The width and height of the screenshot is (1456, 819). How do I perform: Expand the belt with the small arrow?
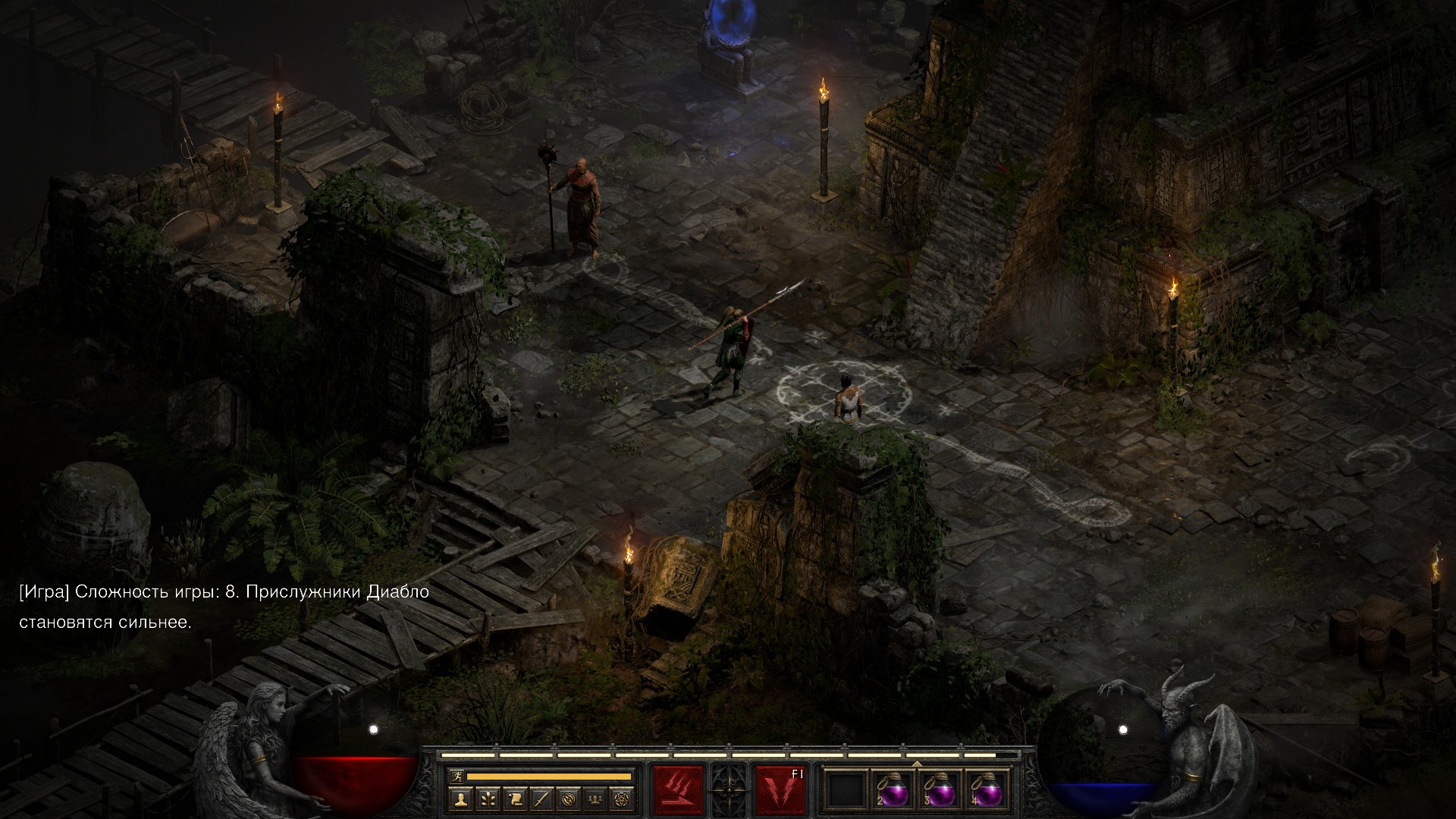coord(916,764)
